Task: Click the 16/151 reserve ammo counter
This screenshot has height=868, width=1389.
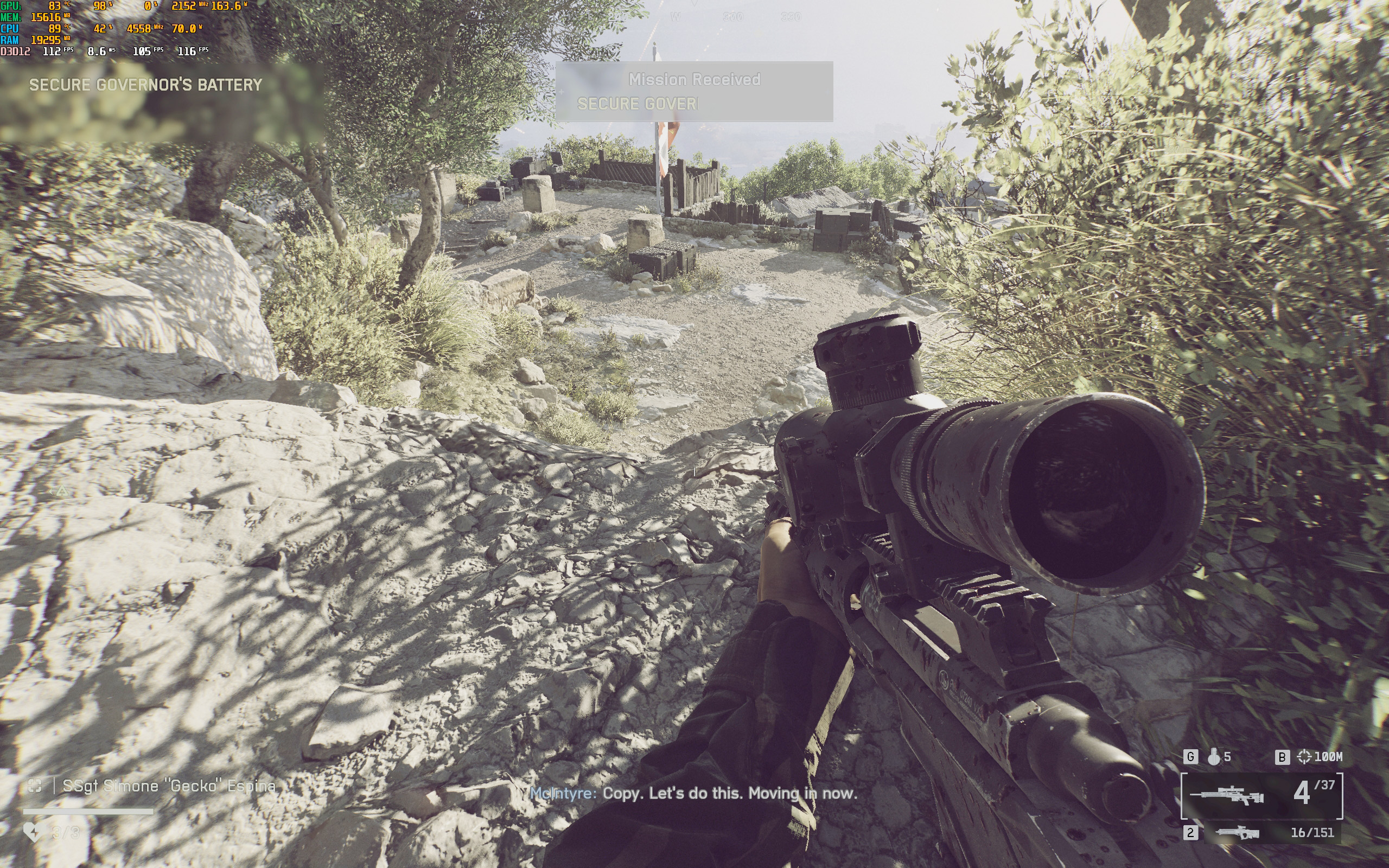Action: 1314,834
